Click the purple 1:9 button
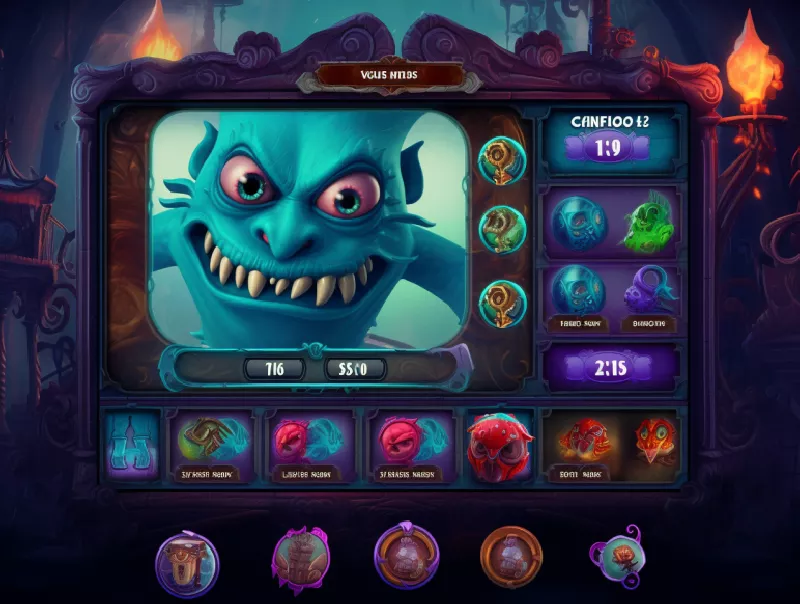 click(609, 148)
